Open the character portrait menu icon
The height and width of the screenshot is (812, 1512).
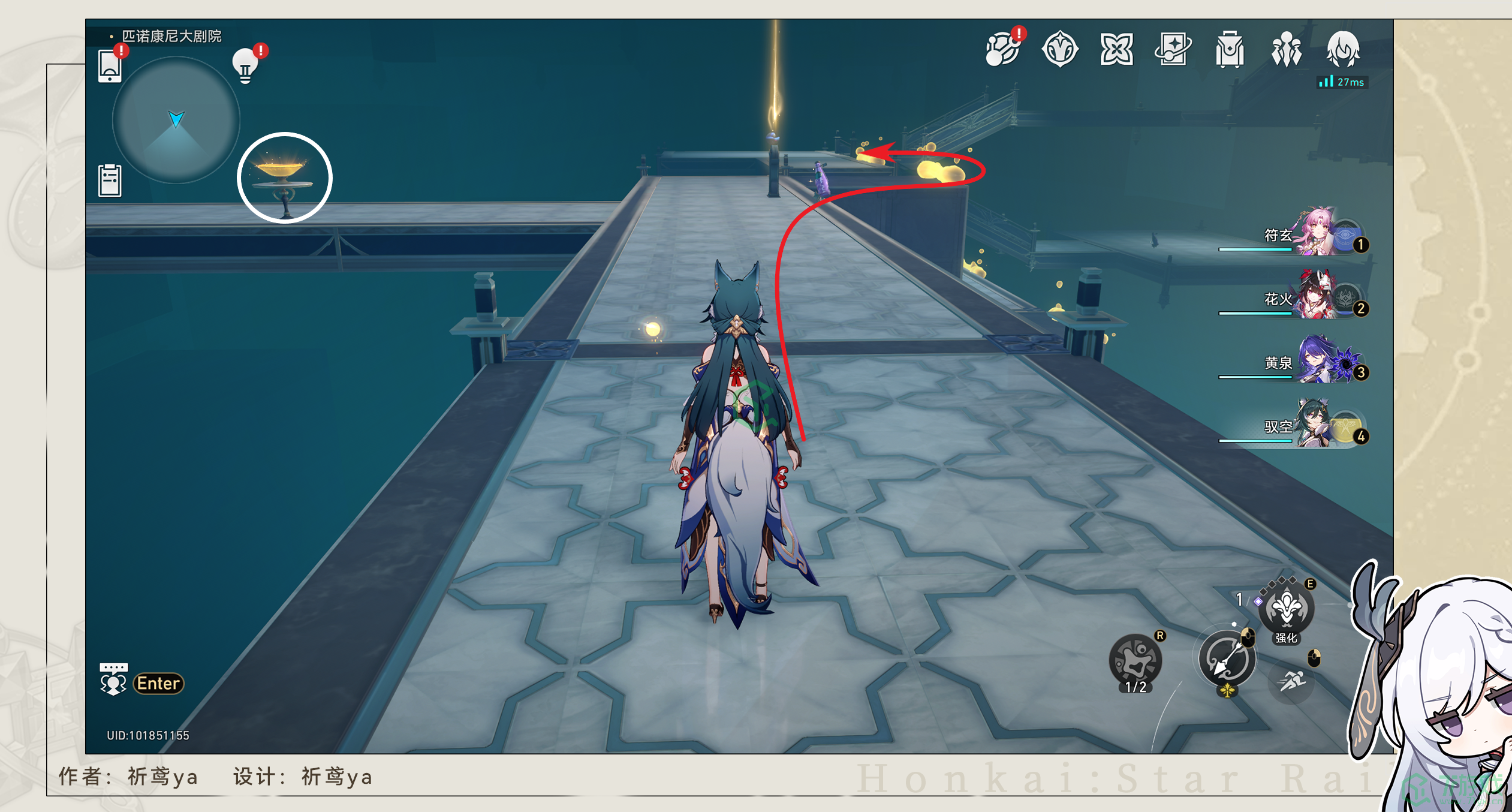tap(1343, 49)
